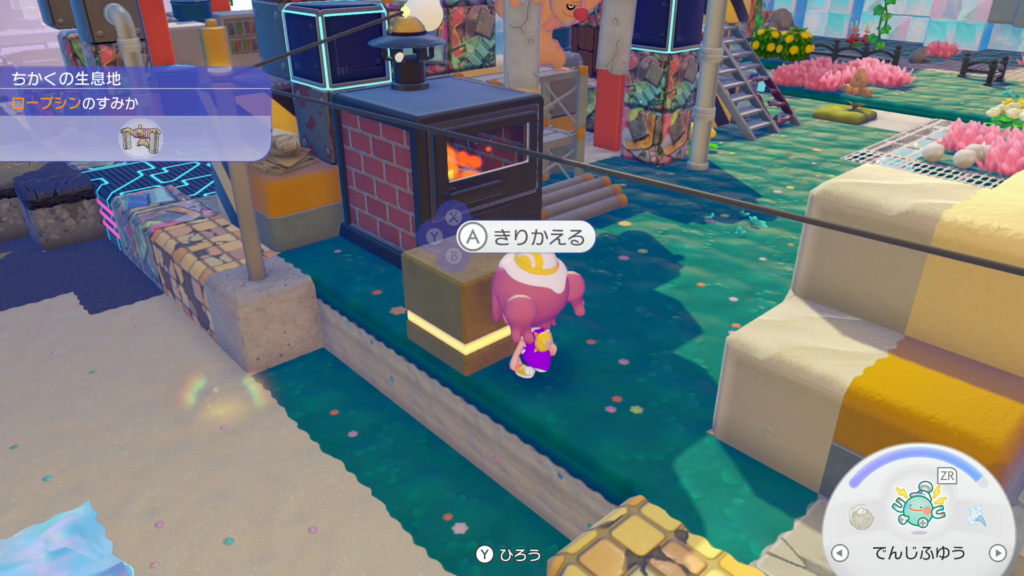
Task: Click the right arrow of the ability selector
Action: tap(996, 553)
